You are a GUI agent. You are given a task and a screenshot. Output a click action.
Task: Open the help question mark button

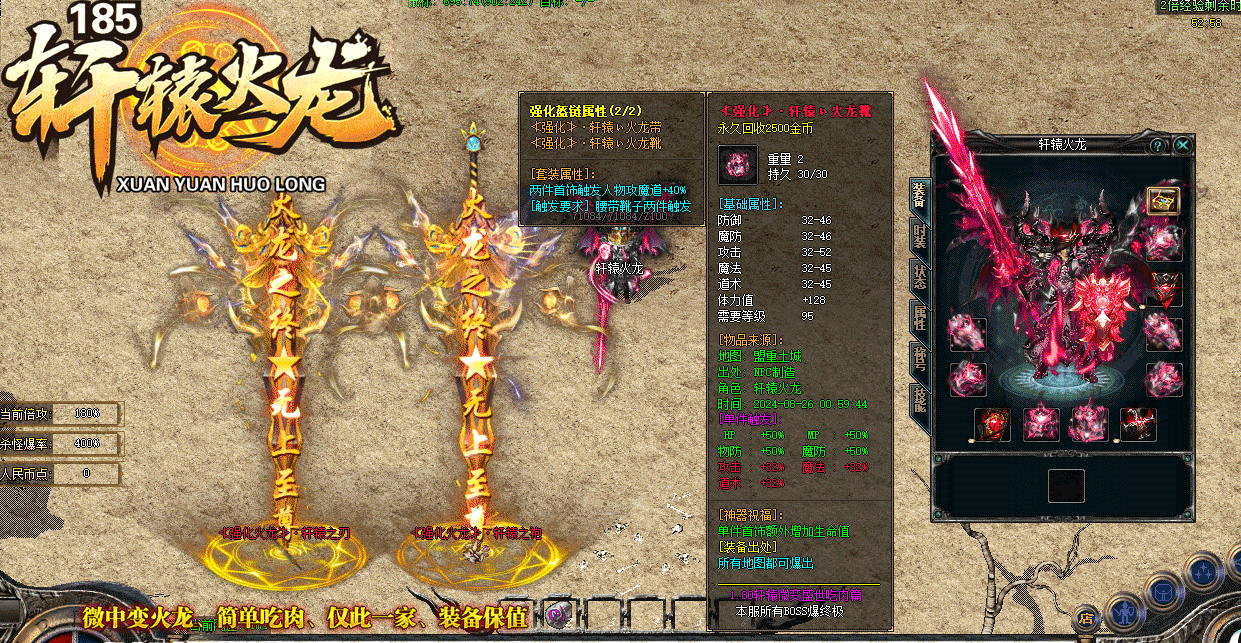point(1158,145)
